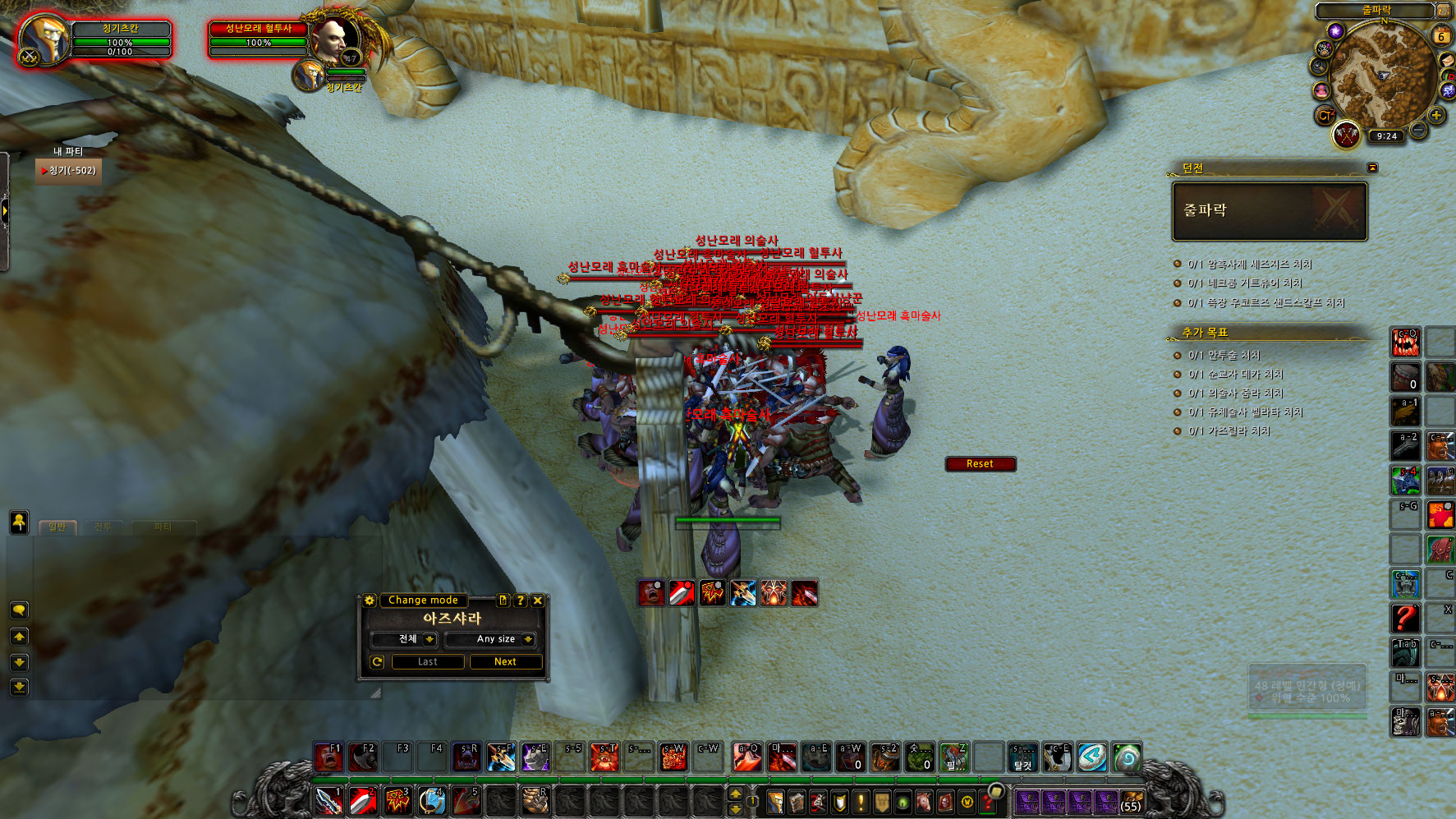Switch to the 전투 chat tab
The image size is (1456, 819).
(x=103, y=527)
